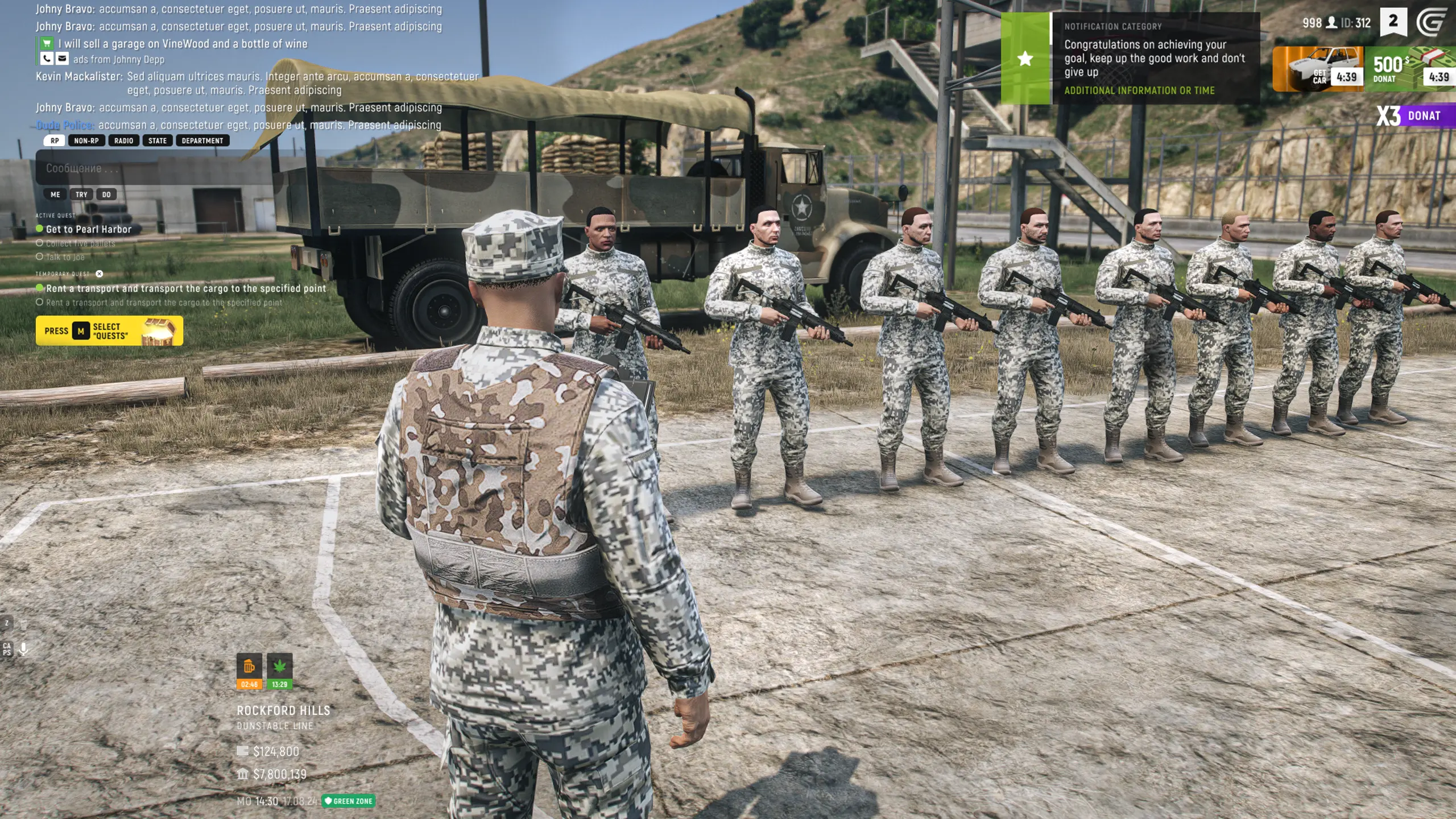Open the X3 Donat promotion banner
Screen dimensions: 1456x819
(1415, 116)
